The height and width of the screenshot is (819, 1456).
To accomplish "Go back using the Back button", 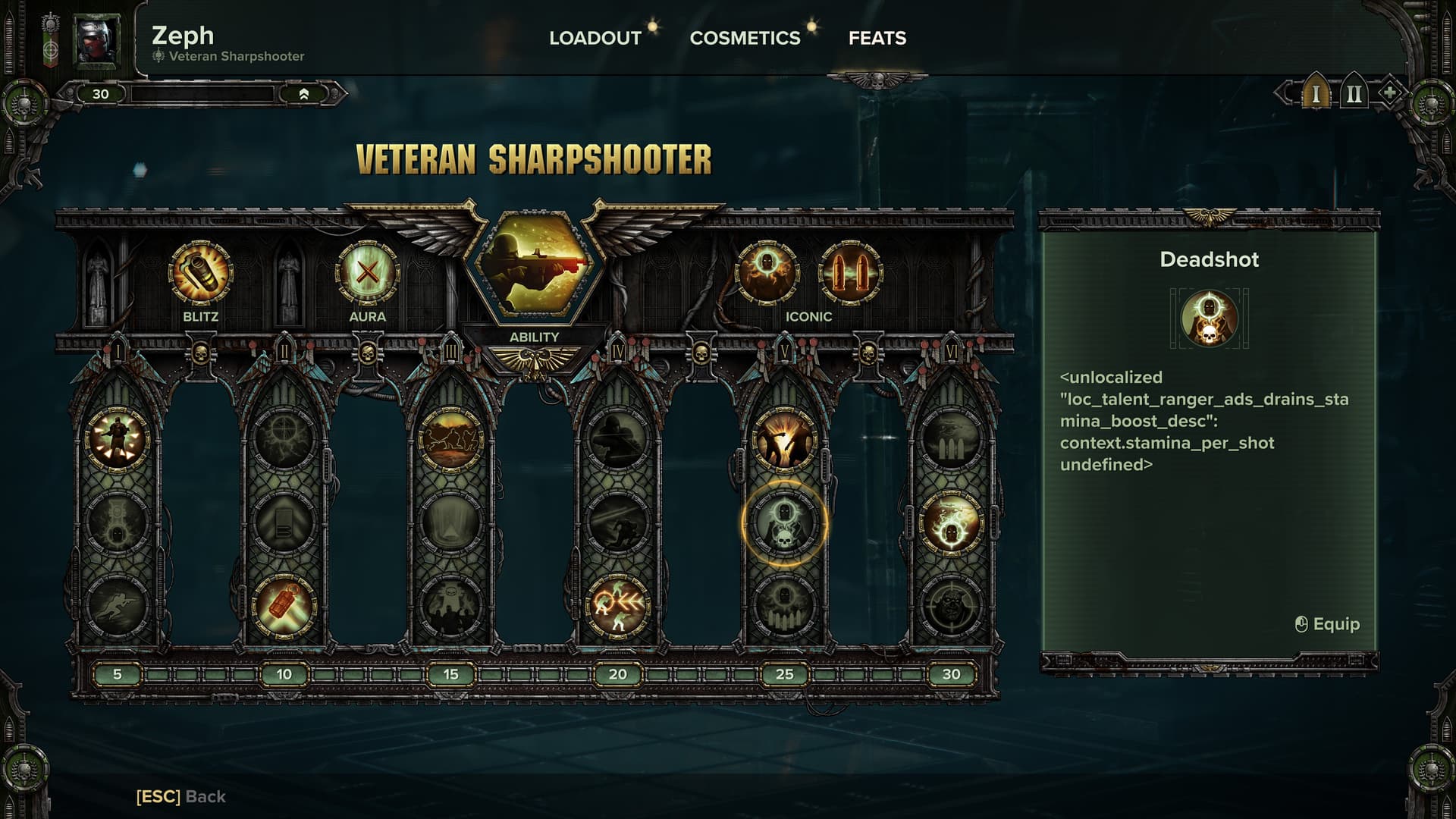I will [x=180, y=796].
